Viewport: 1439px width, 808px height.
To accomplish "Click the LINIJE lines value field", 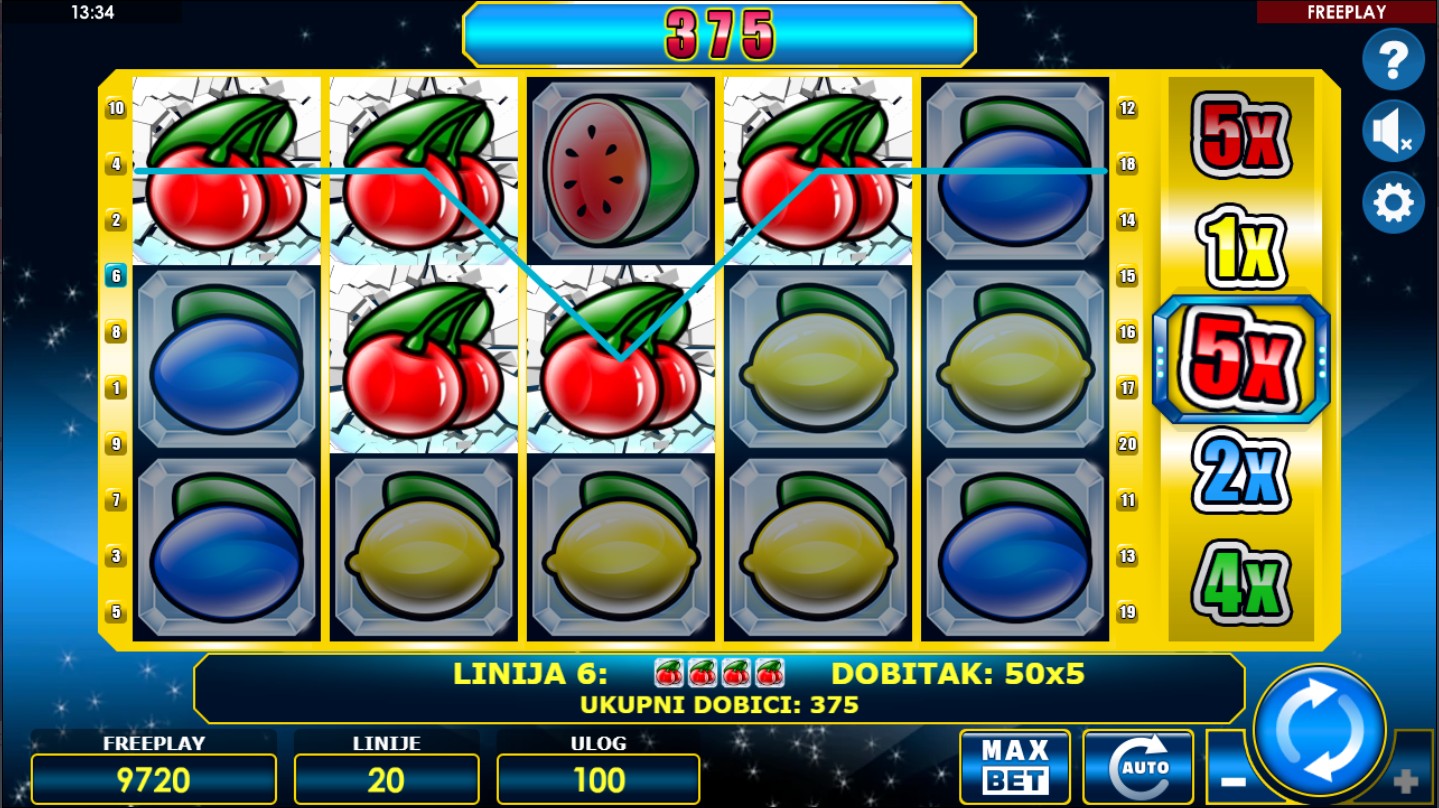I will 386,780.
